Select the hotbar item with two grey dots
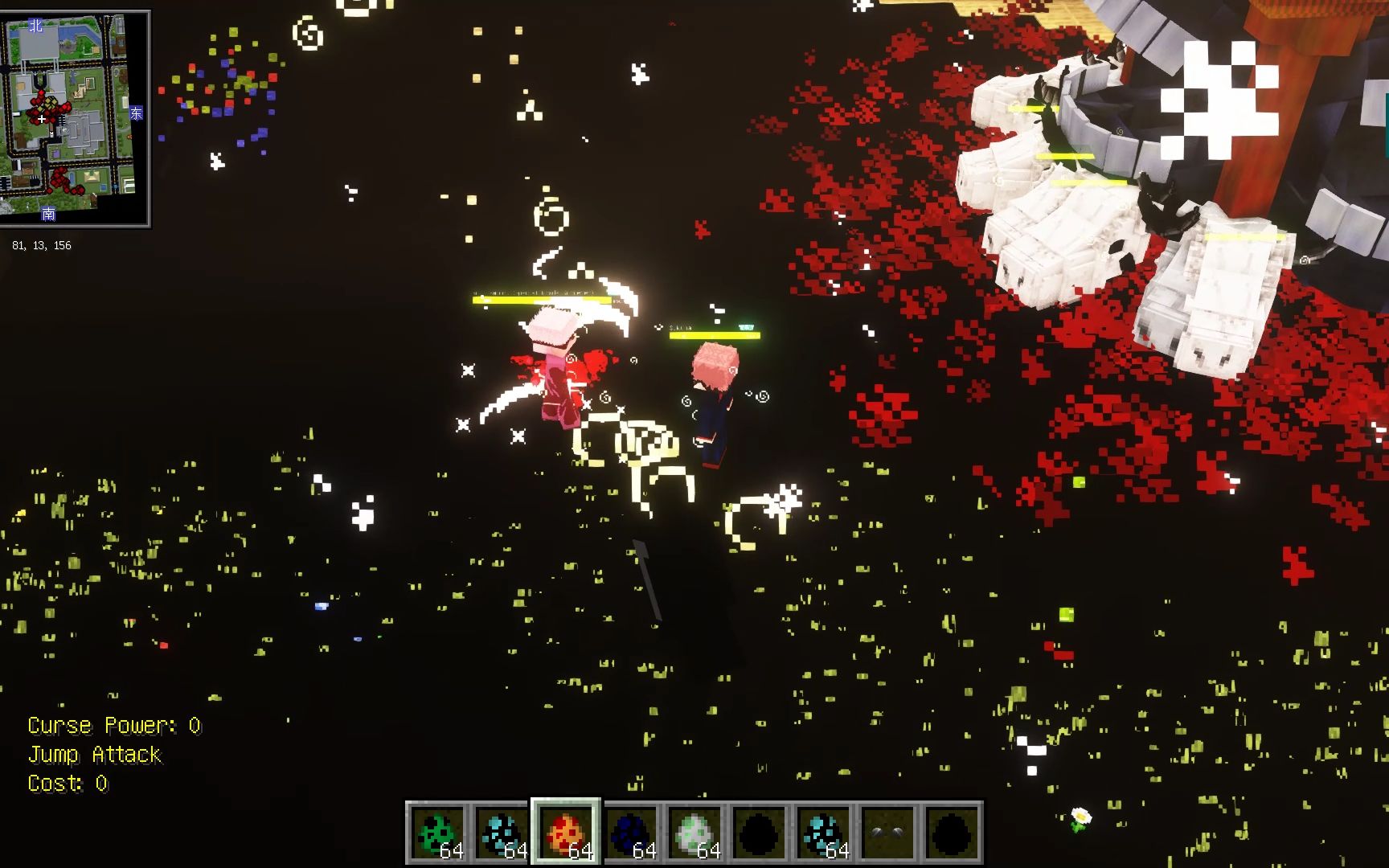Image resolution: width=1389 pixels, height=868 pixels. 887,833
